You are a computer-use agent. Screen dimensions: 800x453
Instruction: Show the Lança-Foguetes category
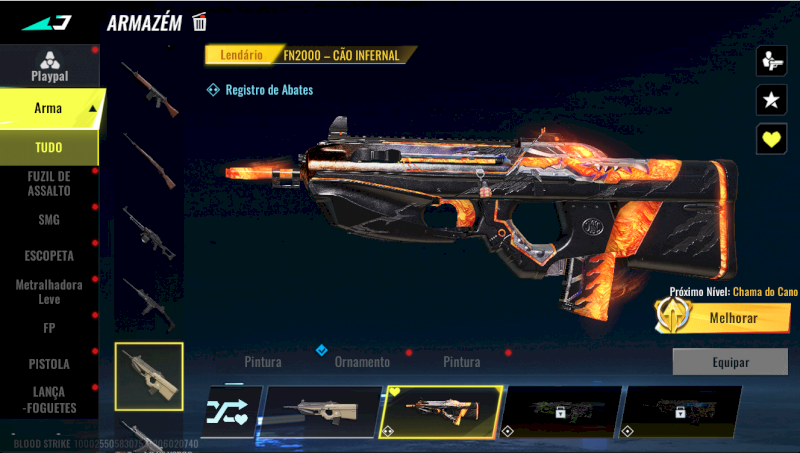(x=49, y=400)
